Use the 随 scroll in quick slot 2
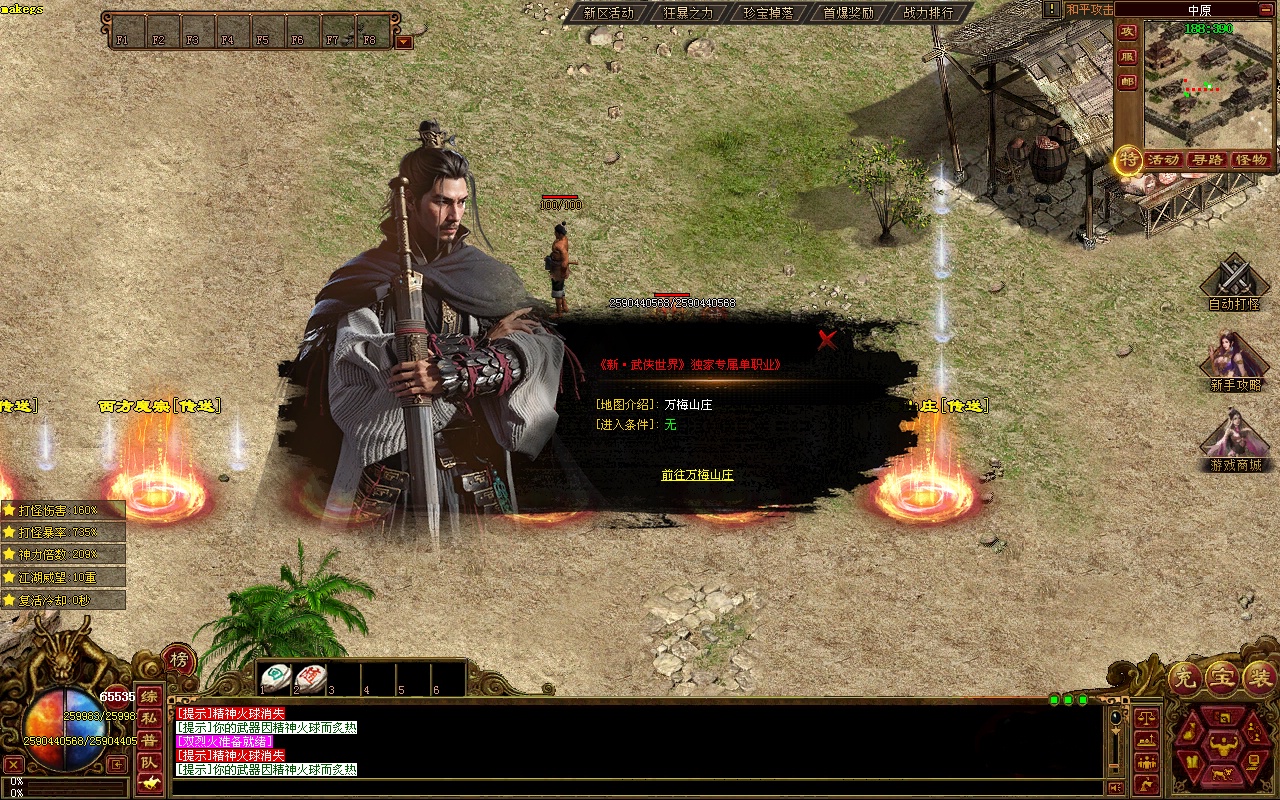Viewport: 1280px width, 800px height. (310, 678)
